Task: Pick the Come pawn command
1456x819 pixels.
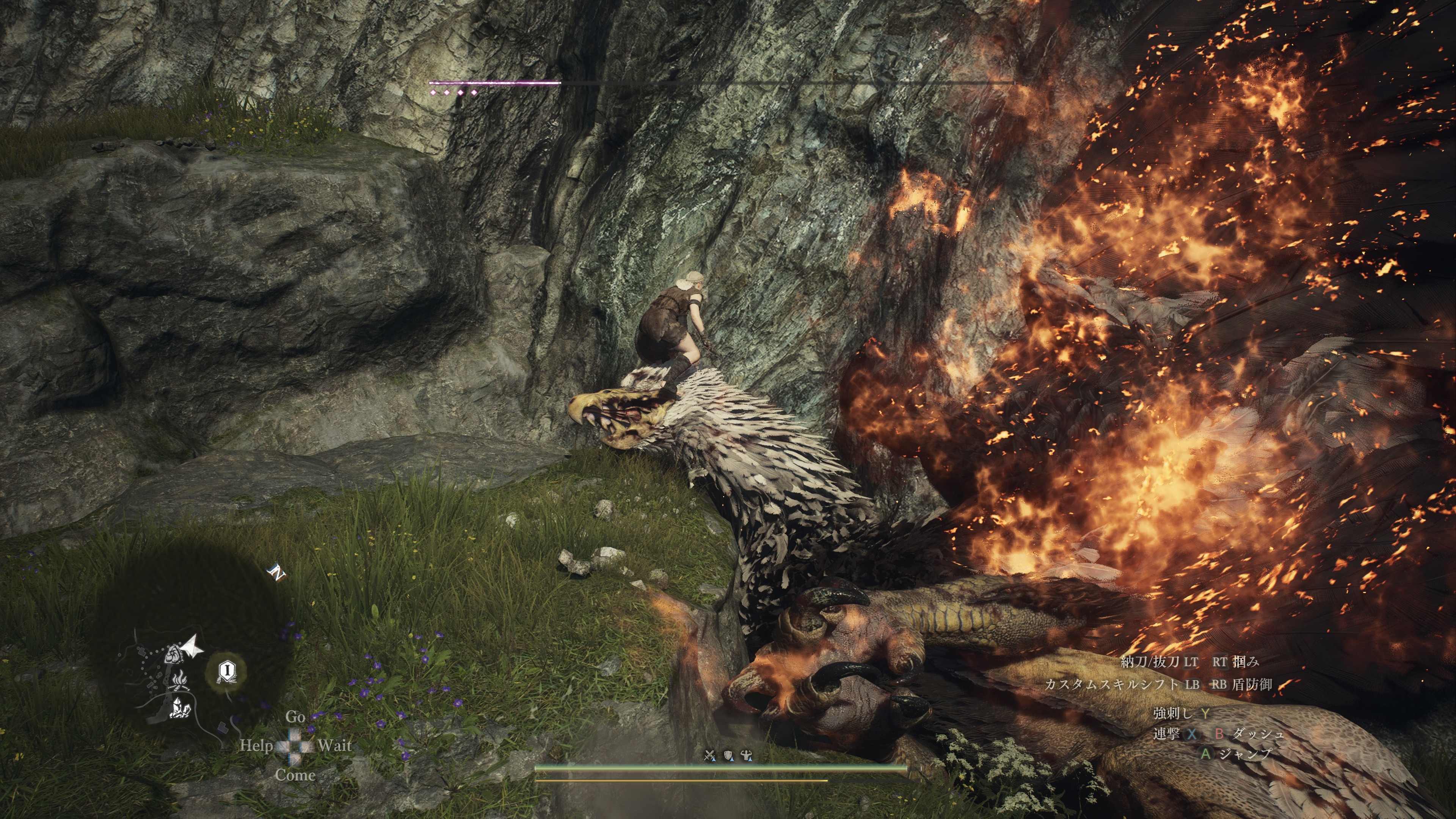Action: pyautogui.click(x=295, y=775)
